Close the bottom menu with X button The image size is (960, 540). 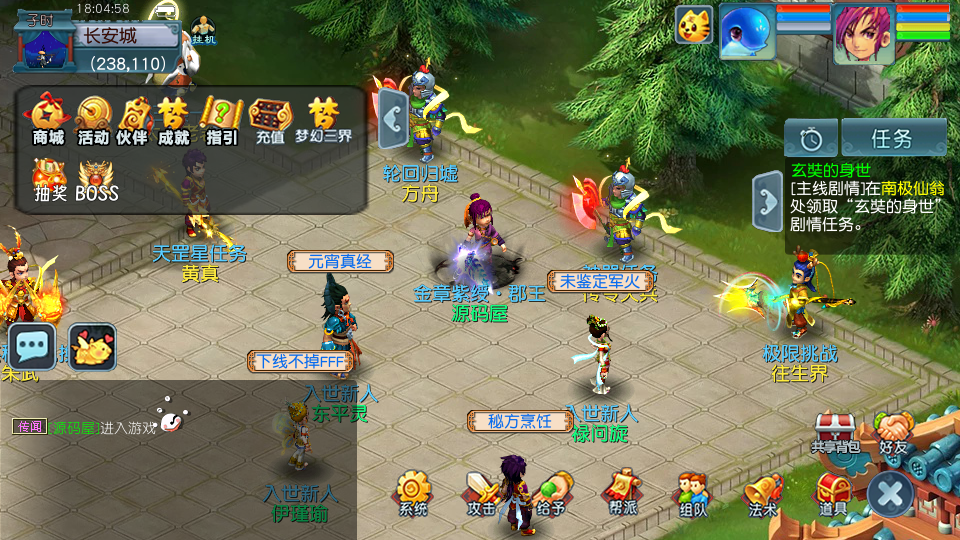click(889, 493)
